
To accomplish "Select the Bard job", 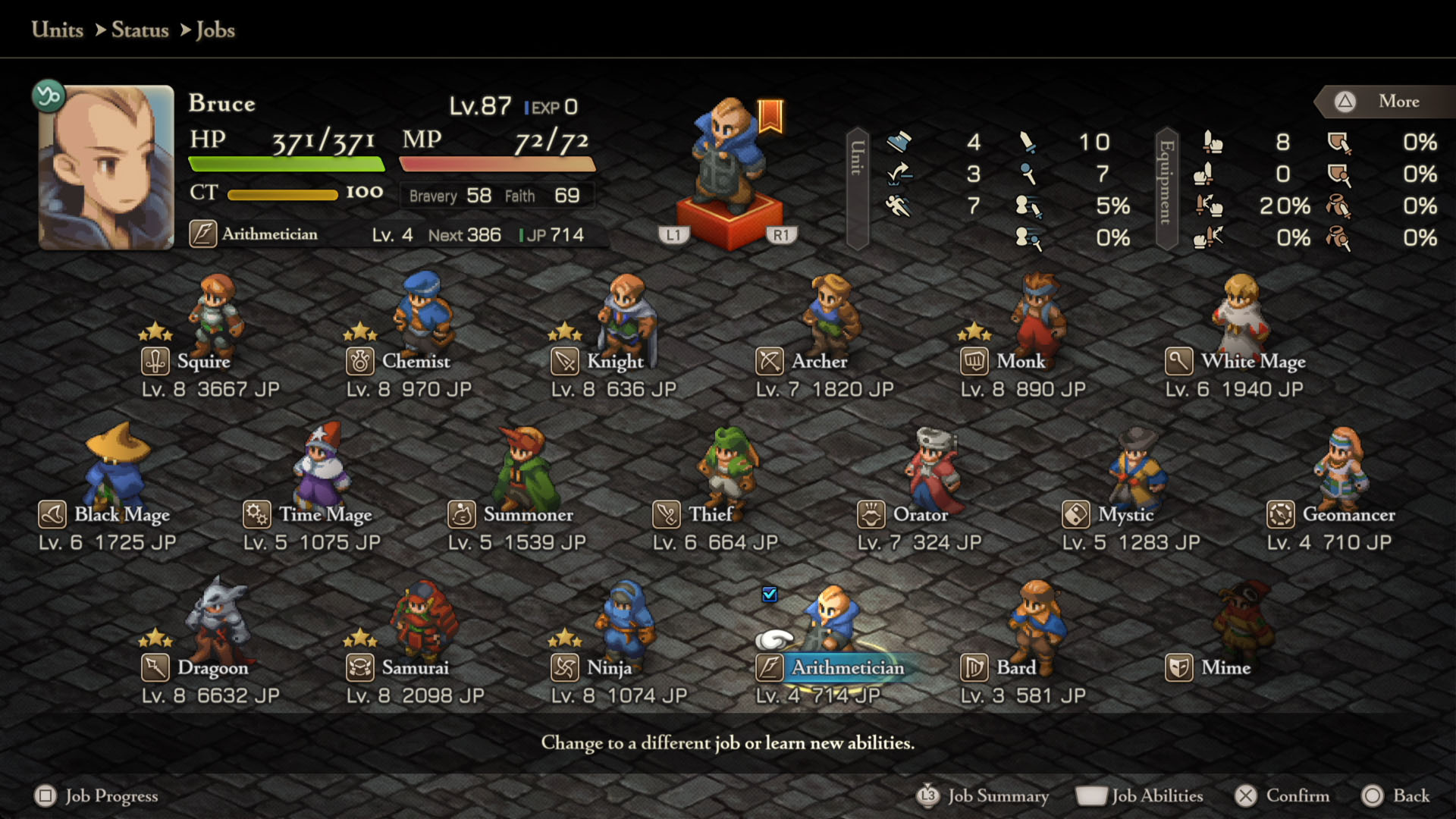I will (1015, 668).
